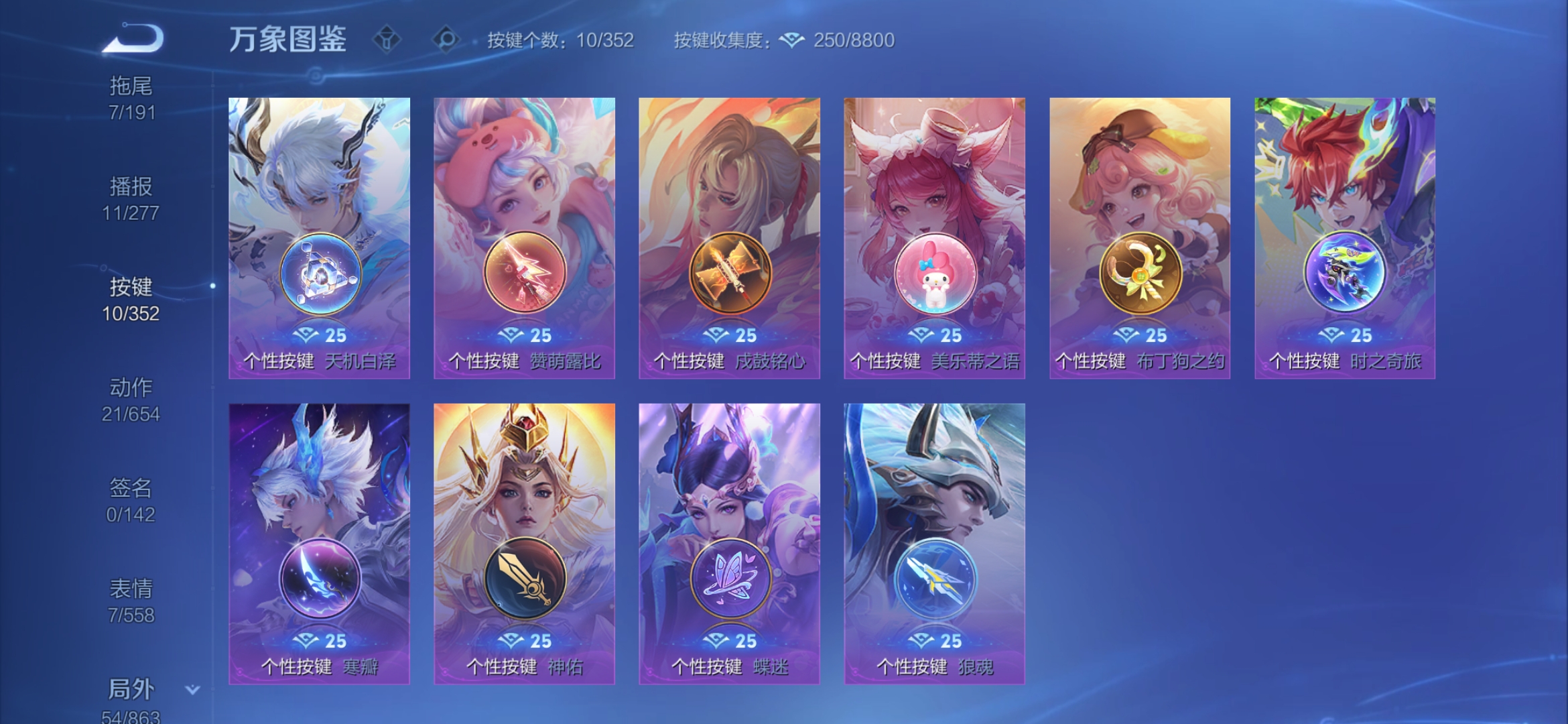Select the spear emblem on the 狼魂 card
This screenshot has width=1568, height=724.
936,578
